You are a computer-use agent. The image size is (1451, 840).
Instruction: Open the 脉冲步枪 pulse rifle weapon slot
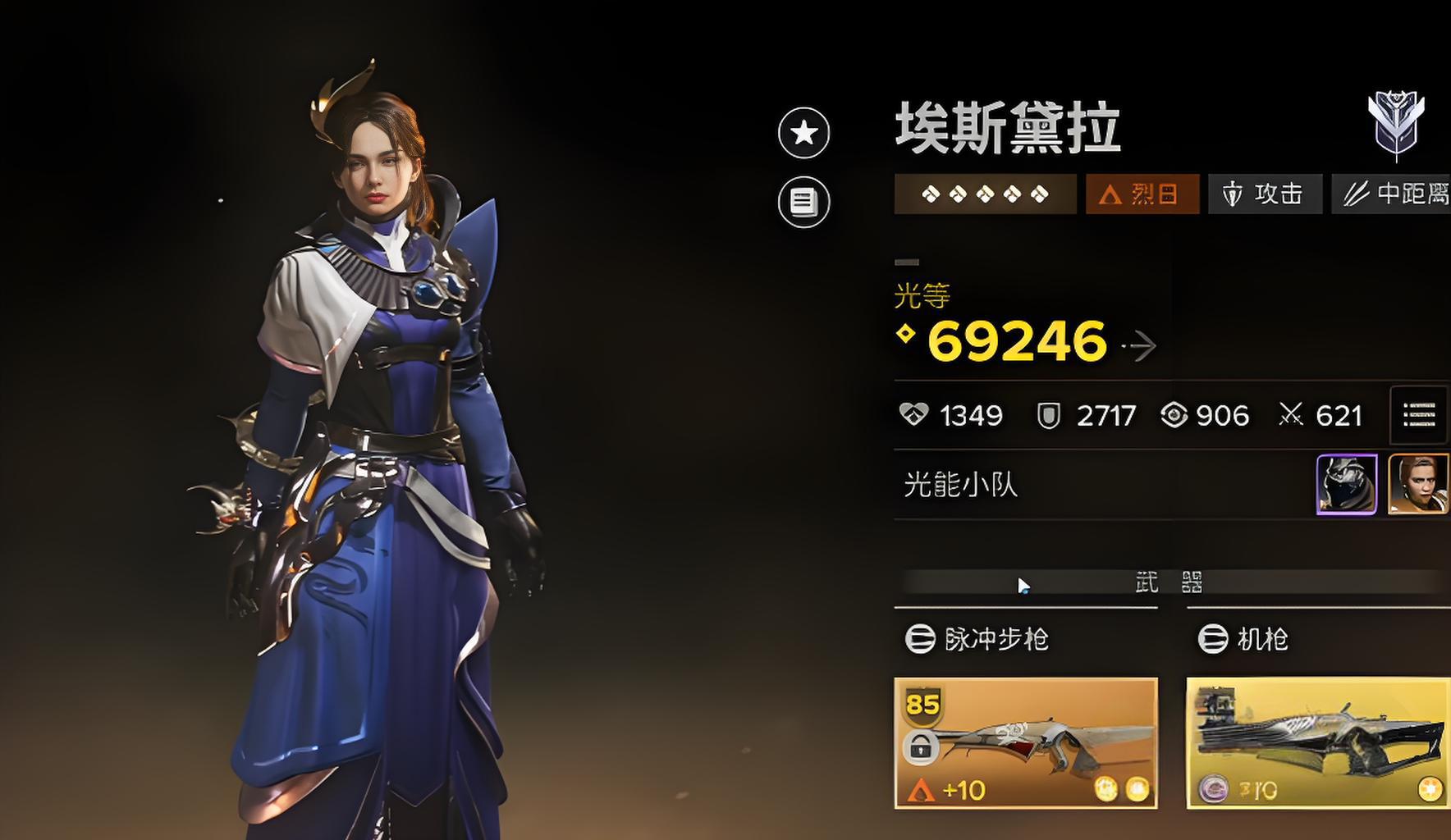pos(1025,742)
